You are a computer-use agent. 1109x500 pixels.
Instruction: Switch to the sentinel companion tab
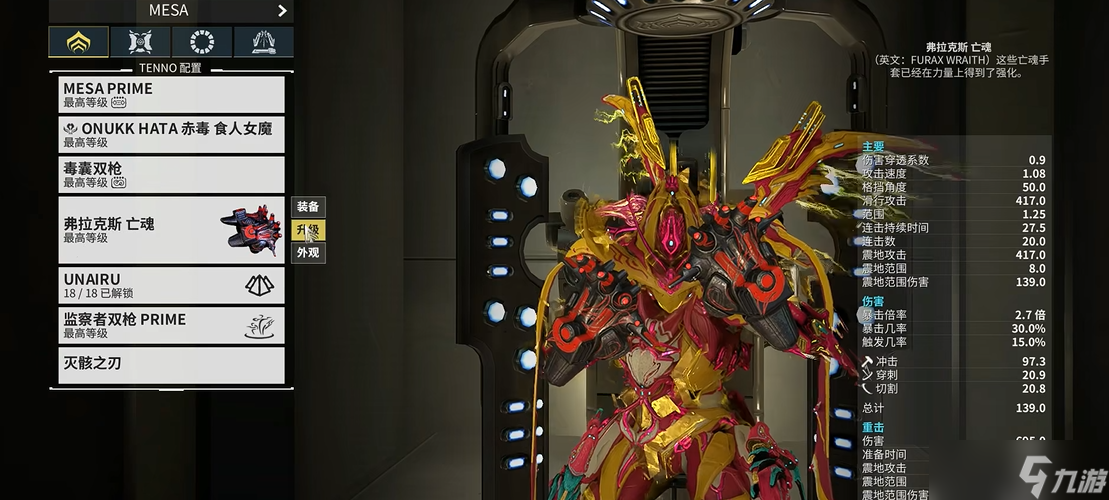[141, 42]
